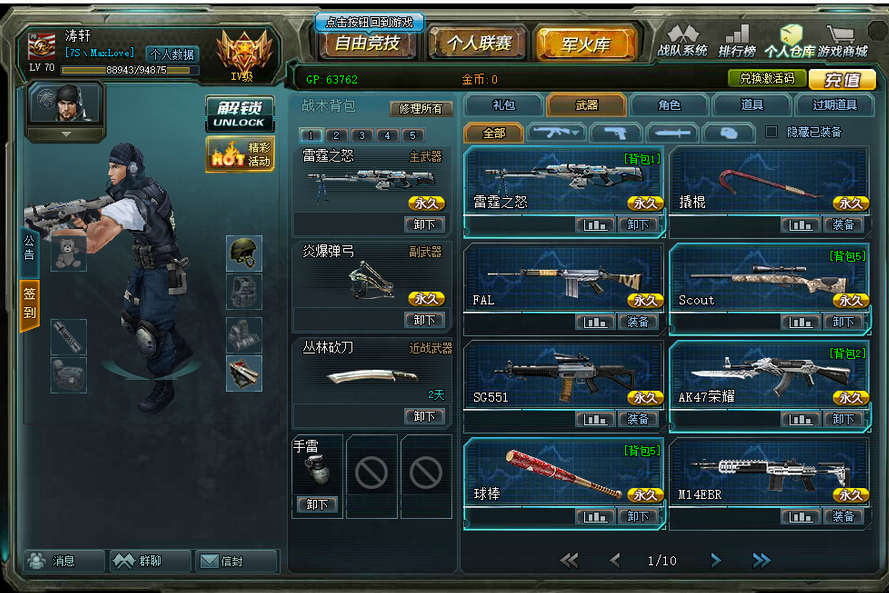Open the 个人联赛 personal league

click(x=478, y=44)
